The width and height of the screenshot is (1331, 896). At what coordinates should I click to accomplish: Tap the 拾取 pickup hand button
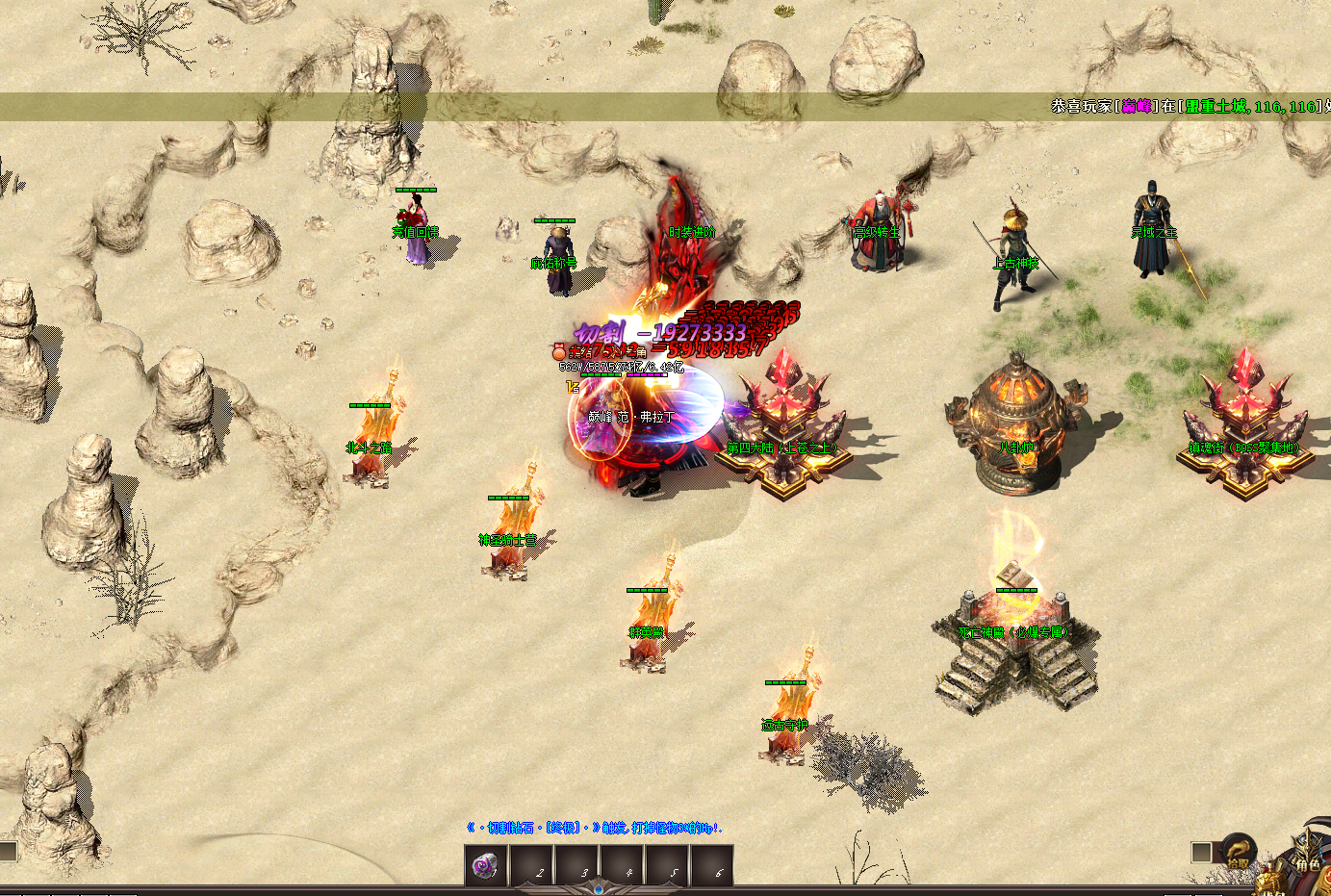[1239, 851]
